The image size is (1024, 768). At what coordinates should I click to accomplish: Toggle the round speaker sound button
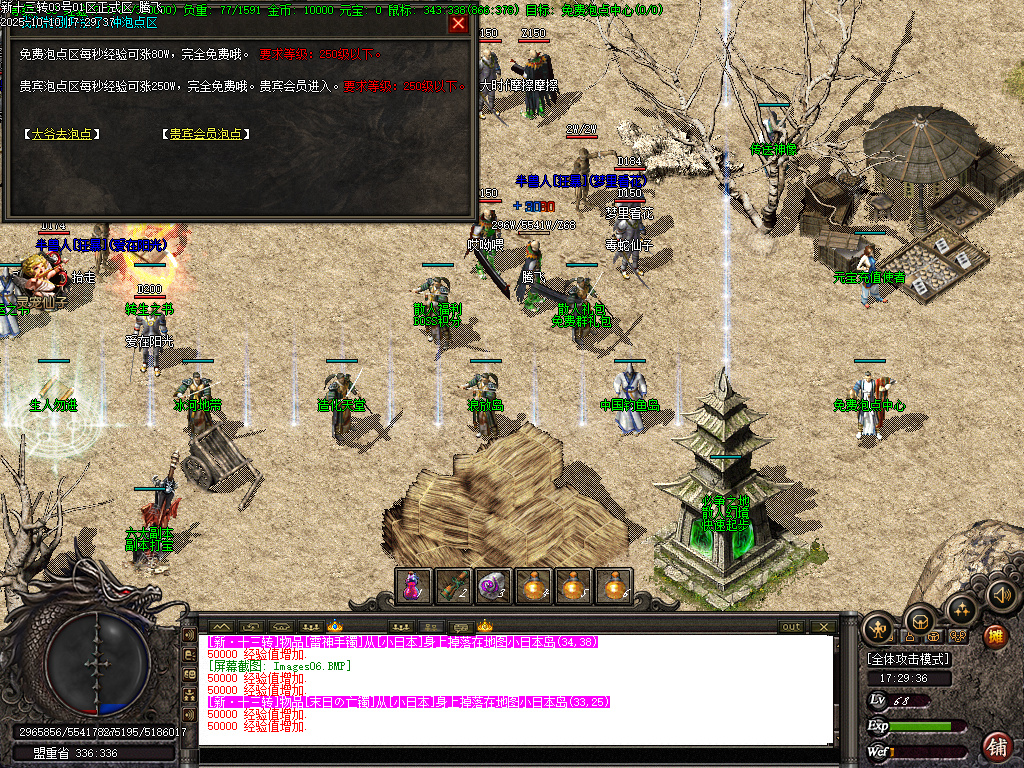[x=1002, y=597]
